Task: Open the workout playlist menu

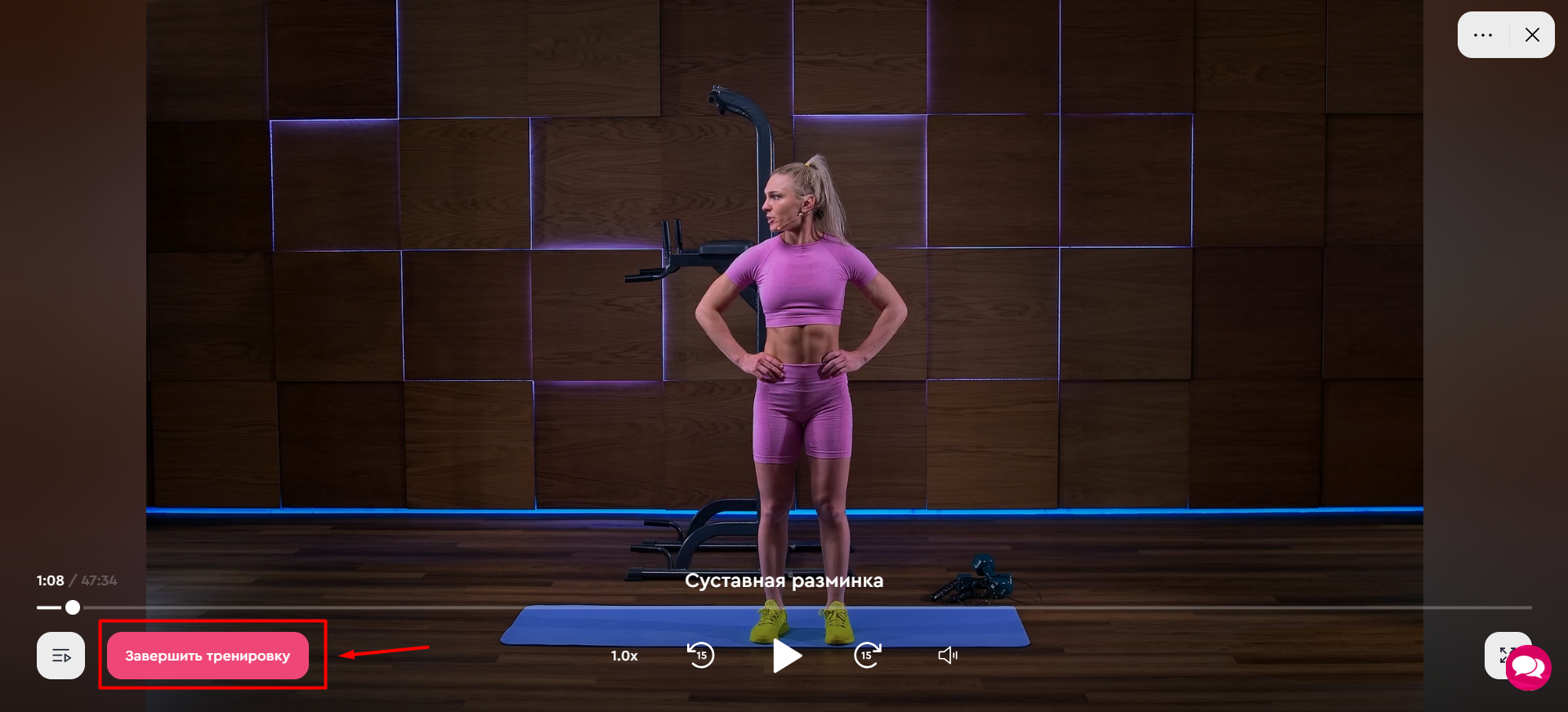Action: pos(61,656)
